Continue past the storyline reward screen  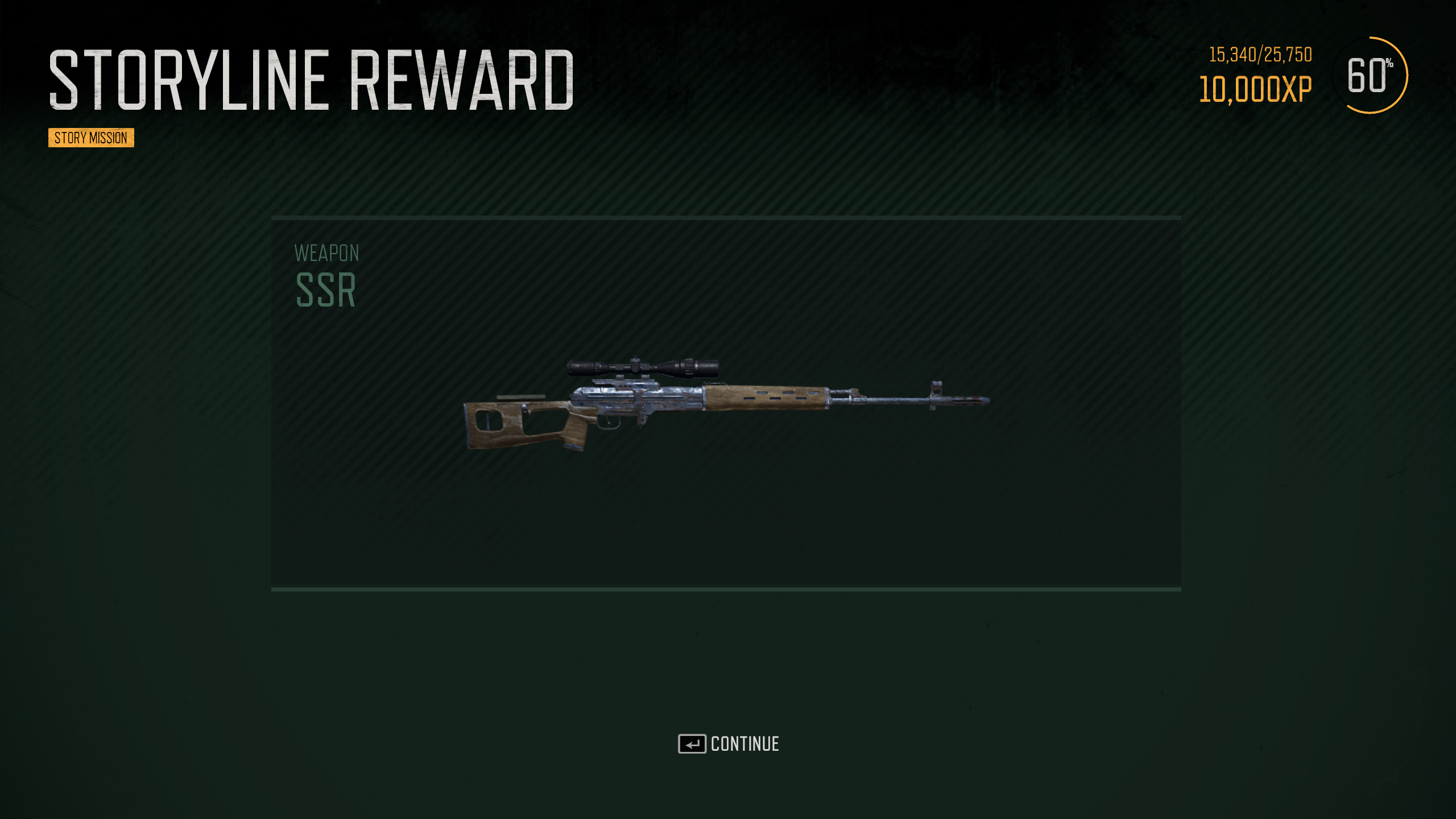[x=729, y=744]
